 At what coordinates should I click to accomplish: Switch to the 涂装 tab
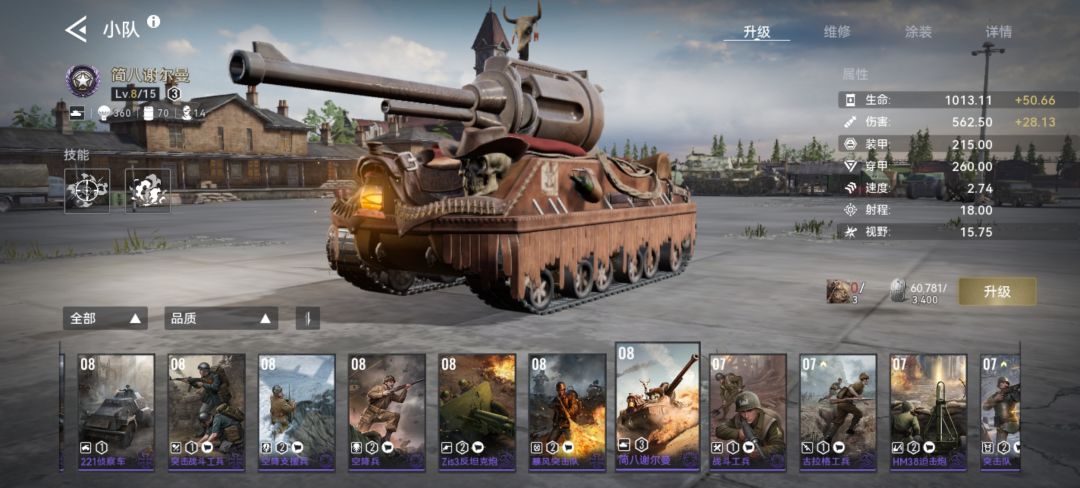click(x=918, y=32)
